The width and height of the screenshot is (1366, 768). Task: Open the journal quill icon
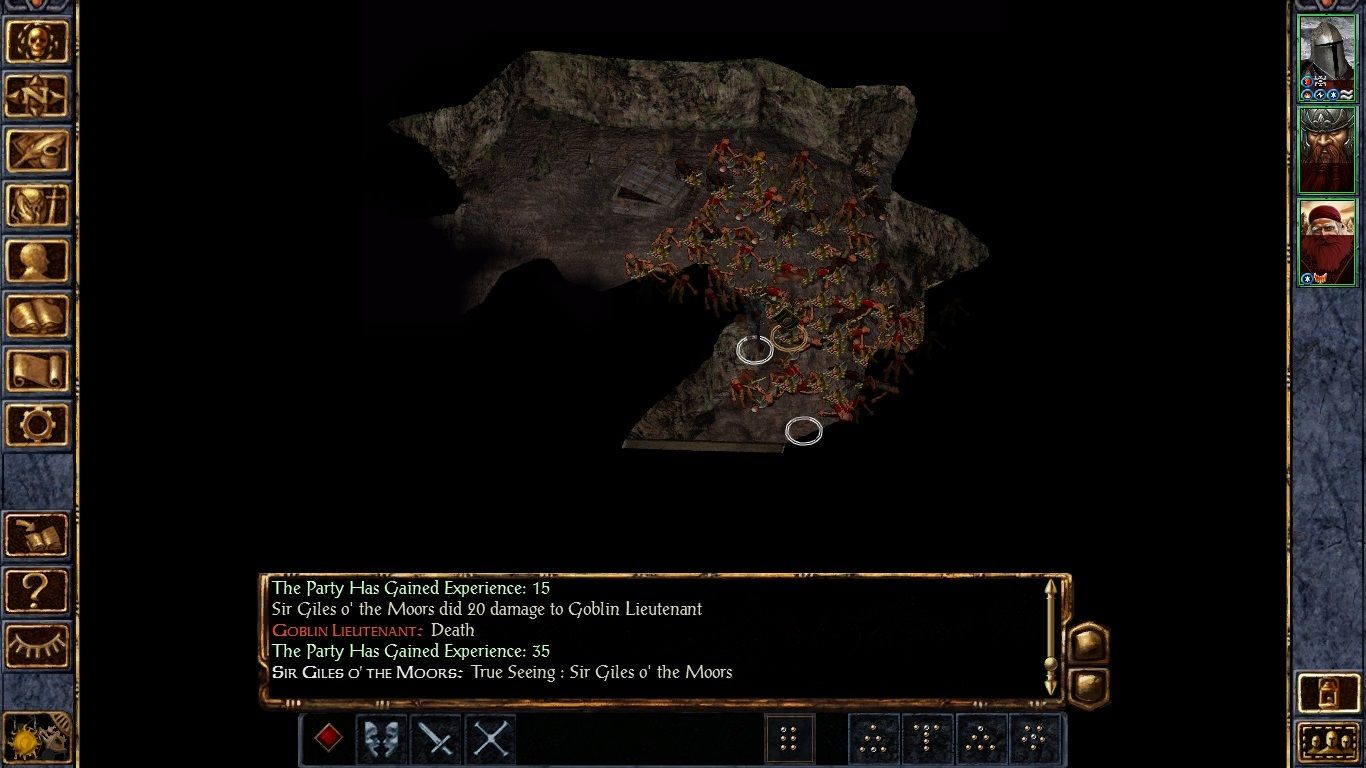click(38, 152)
